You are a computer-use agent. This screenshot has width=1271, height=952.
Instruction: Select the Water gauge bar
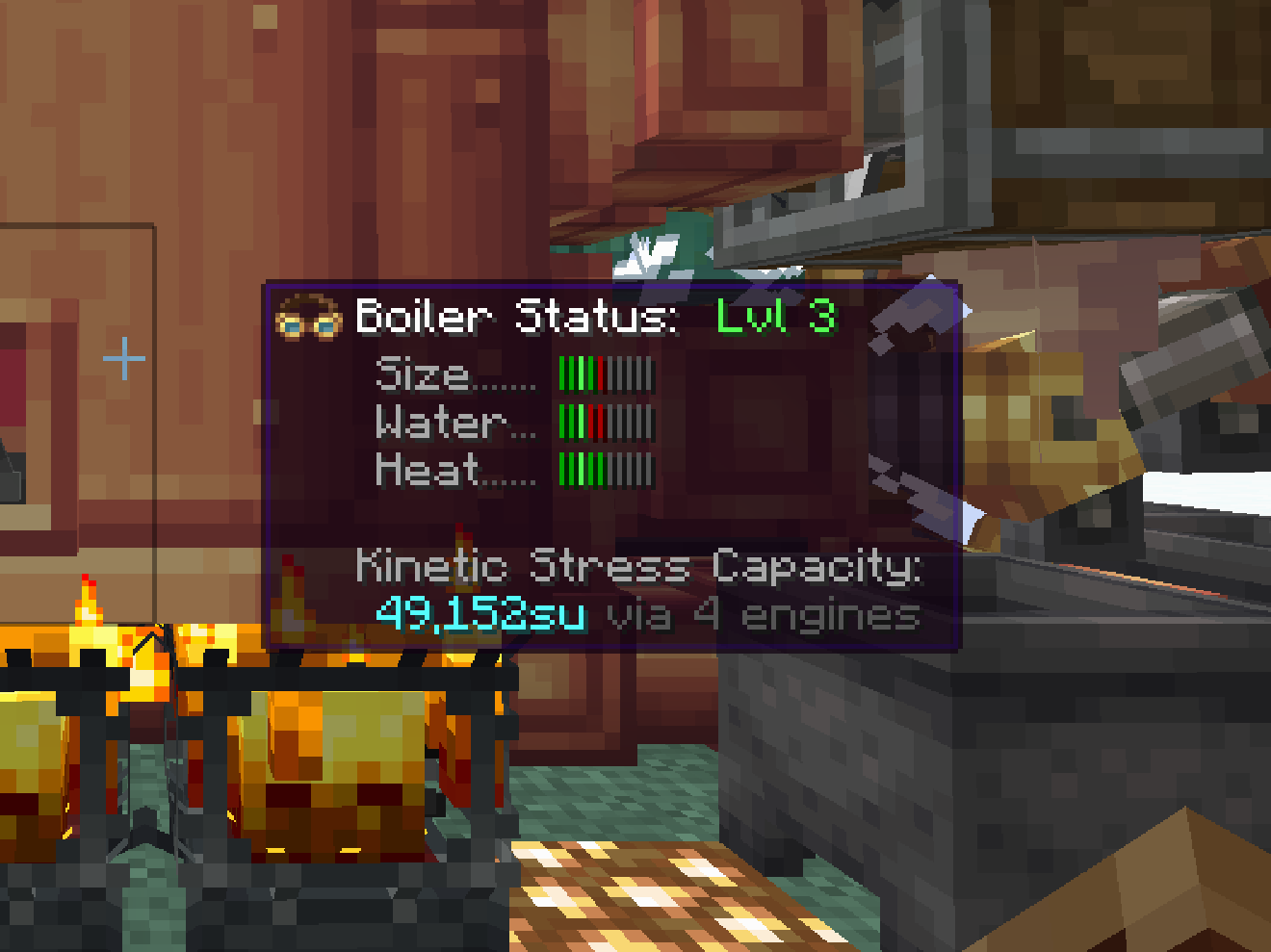click(x=605, y=422)
